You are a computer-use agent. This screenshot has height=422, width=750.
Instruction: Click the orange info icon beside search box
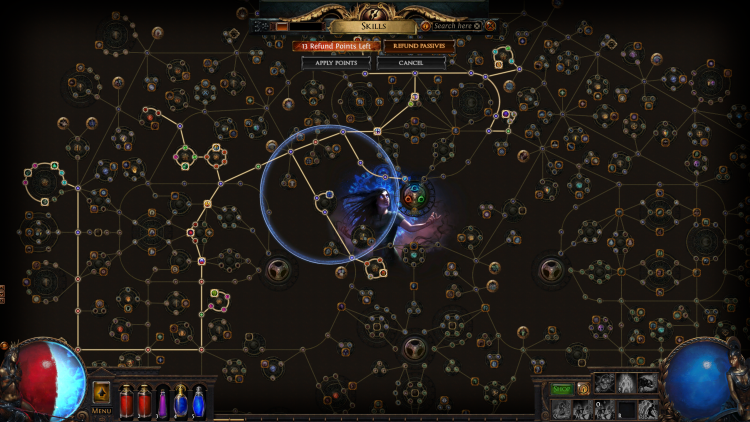[427, 25]
